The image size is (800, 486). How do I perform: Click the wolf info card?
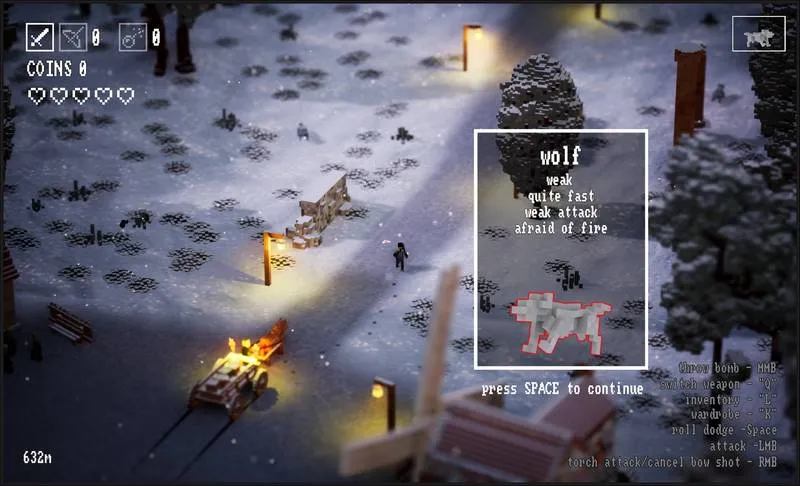pyautogui.click(x=560, y=248)
